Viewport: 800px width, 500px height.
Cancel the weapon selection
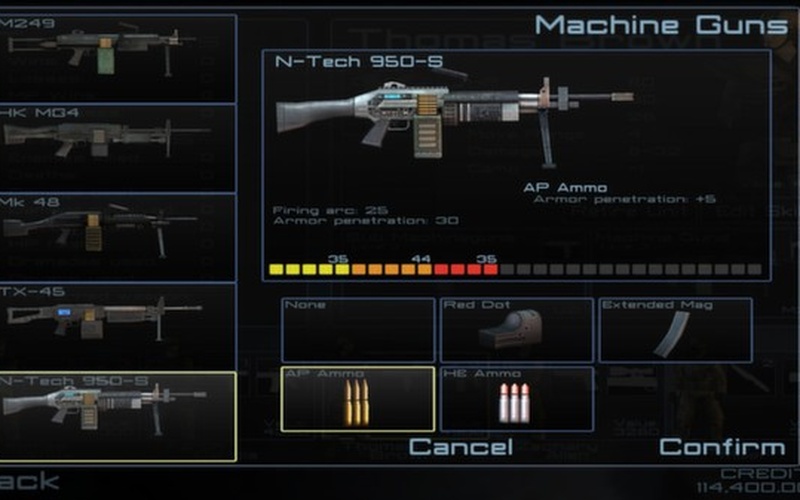tap(460, 447)
